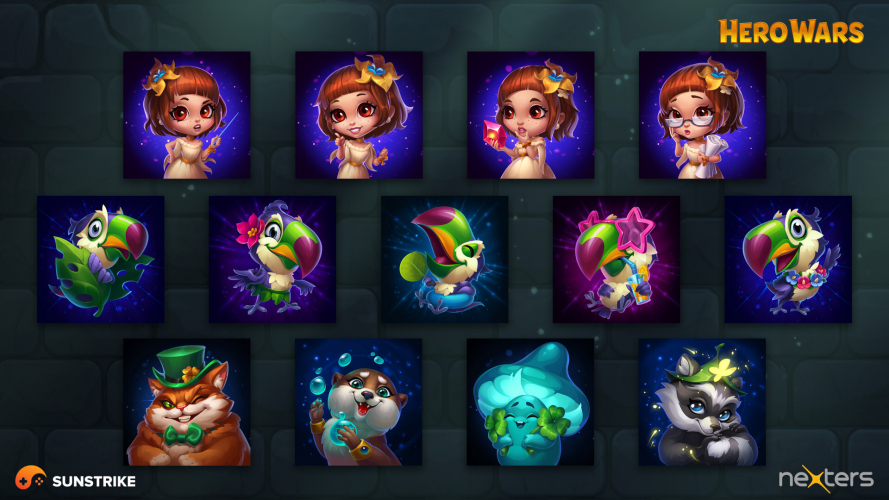Pick the toucan avatar in a swim ring

click(445, 259)
